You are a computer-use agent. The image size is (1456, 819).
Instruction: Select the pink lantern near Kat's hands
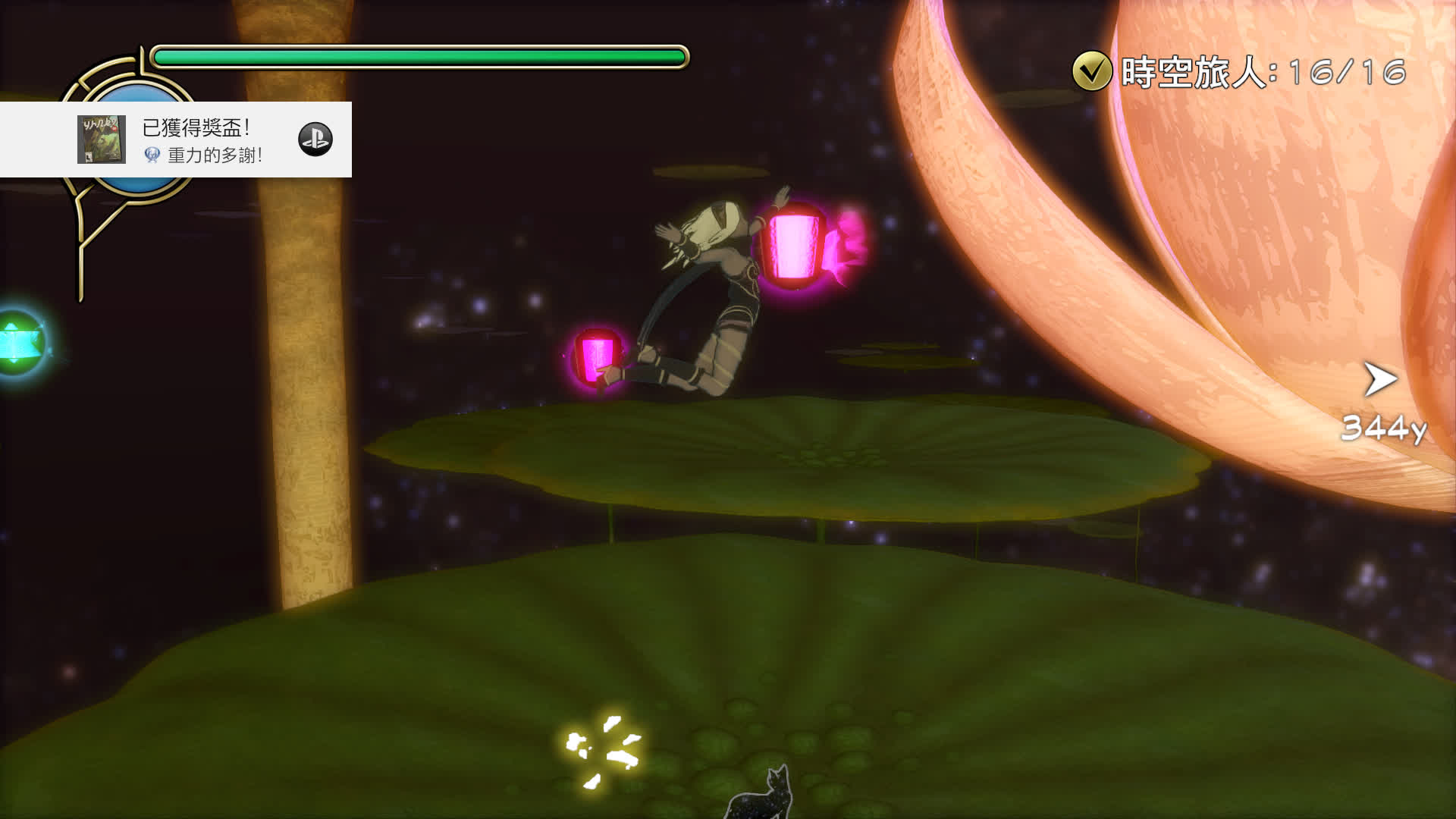click(791, 246)
